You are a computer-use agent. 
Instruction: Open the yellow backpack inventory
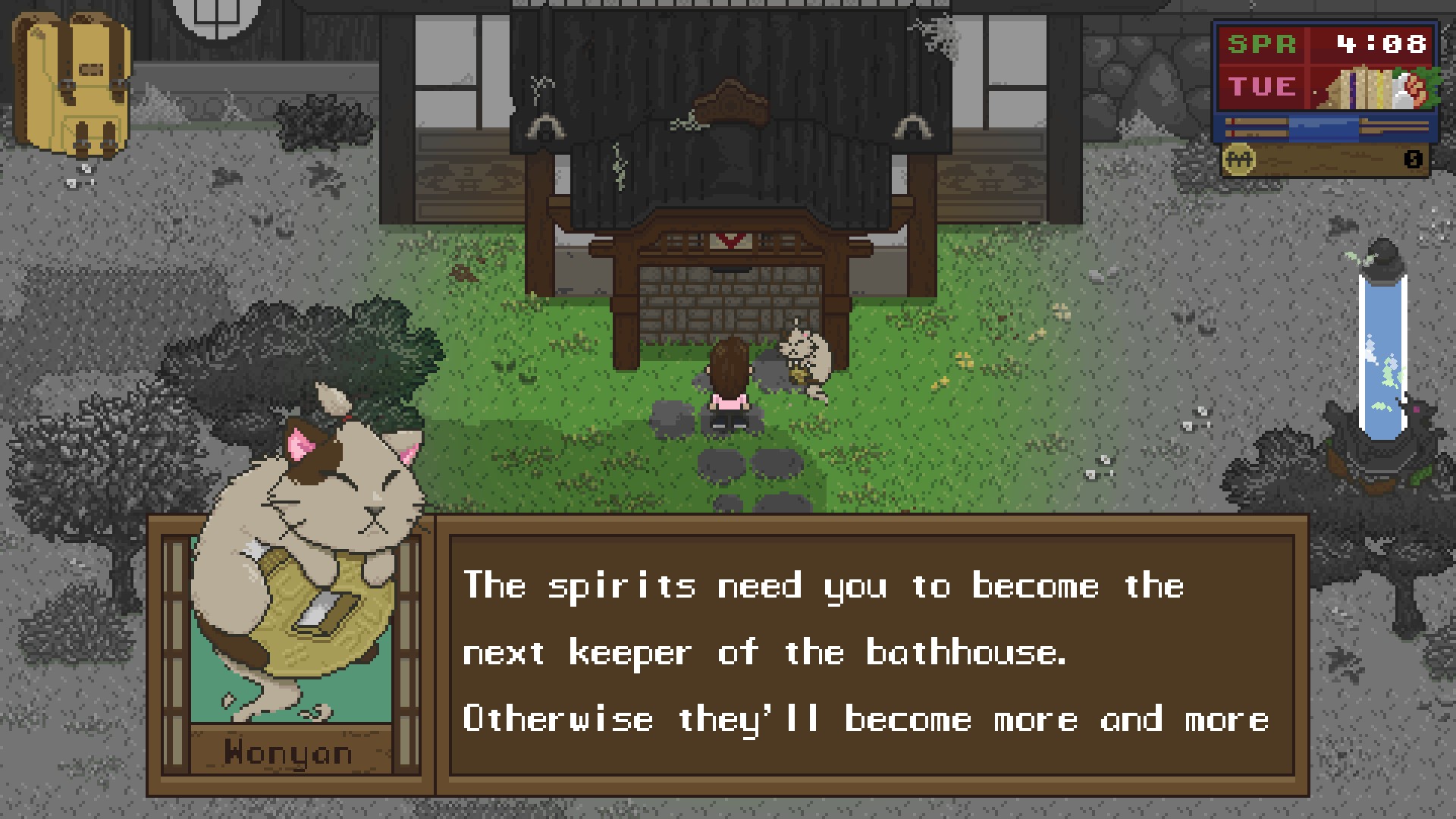71,85
